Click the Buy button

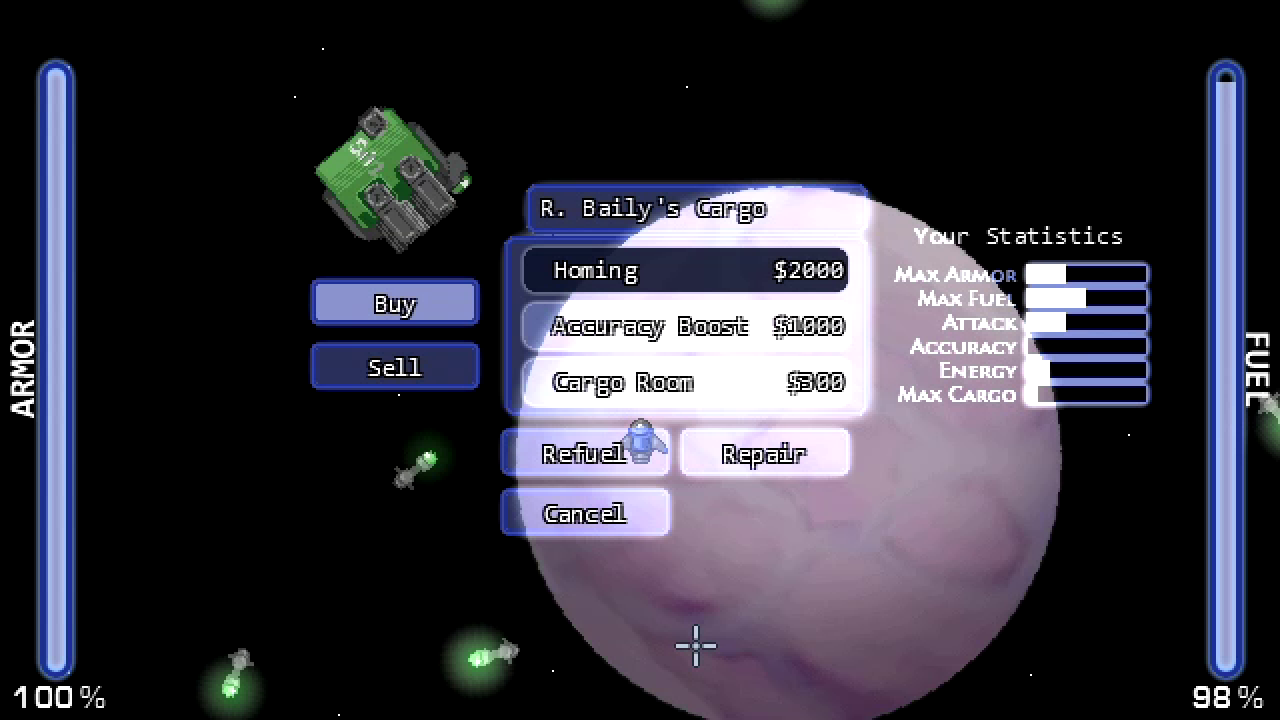394,303
